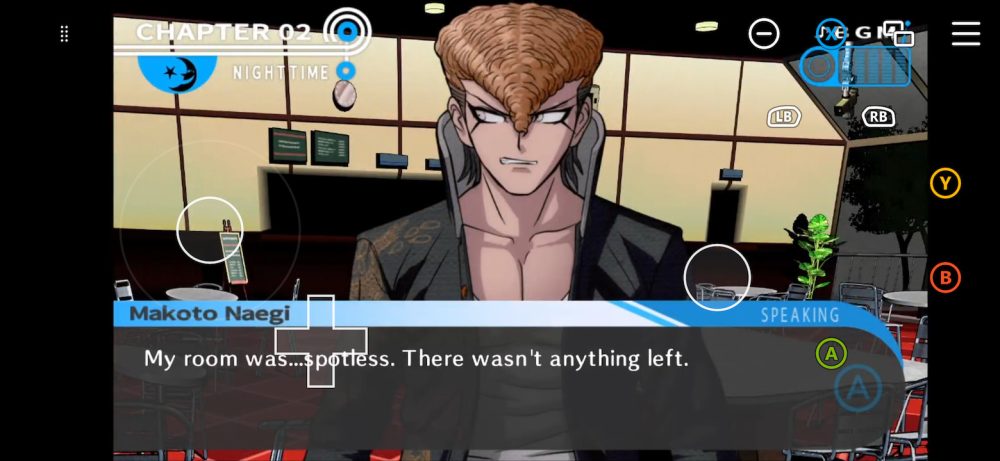
Task: Tap the circled minus overlay button
Action: click(764, 34)
